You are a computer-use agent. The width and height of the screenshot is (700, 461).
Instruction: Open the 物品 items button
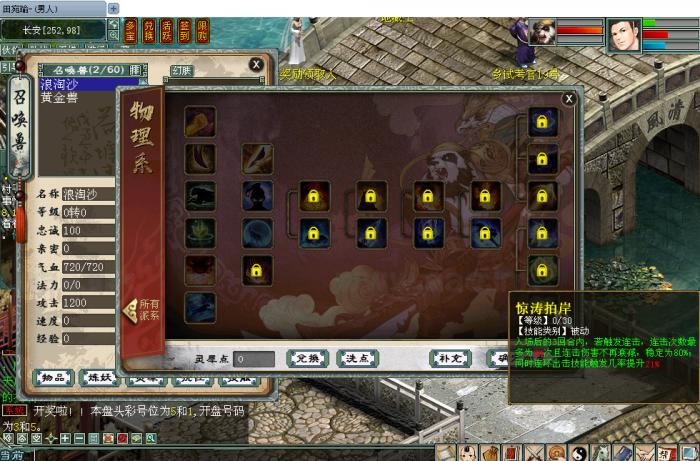(53, 377)
